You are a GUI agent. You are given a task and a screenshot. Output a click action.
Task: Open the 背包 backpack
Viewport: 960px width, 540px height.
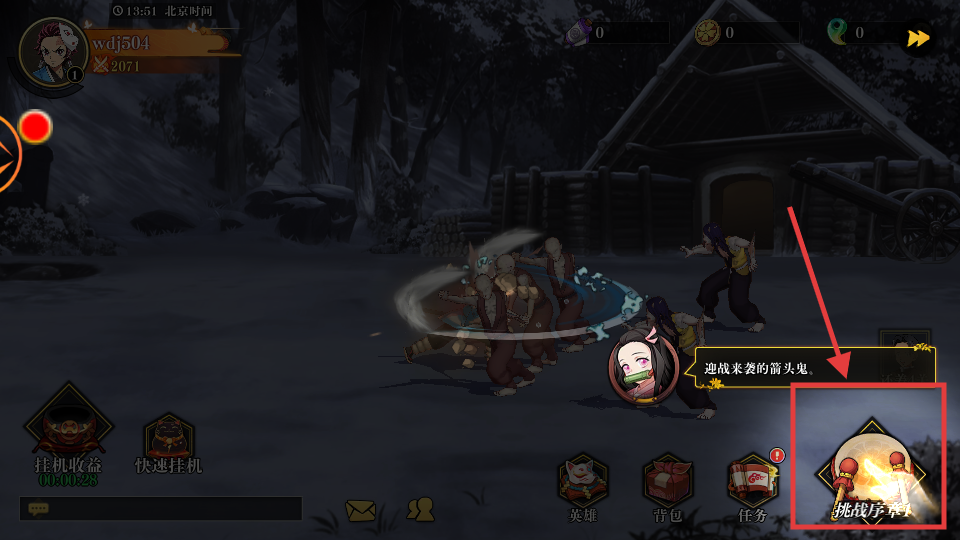[x=668, y=485]
